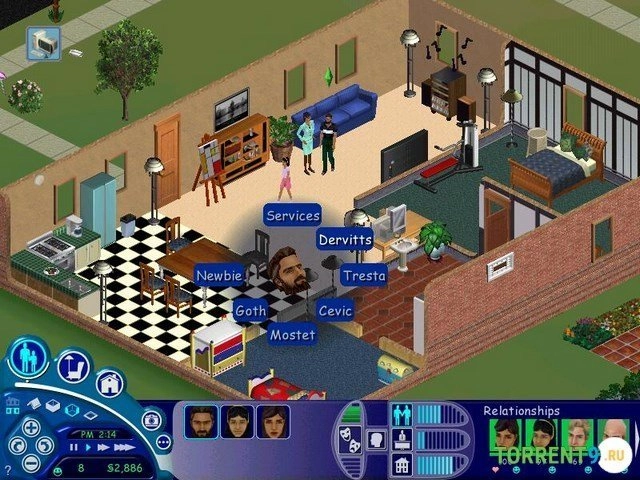The height and width of the screenshot is (480, 640).
Task: Select the Mostet menu option
Action: [x=292, y=335]
